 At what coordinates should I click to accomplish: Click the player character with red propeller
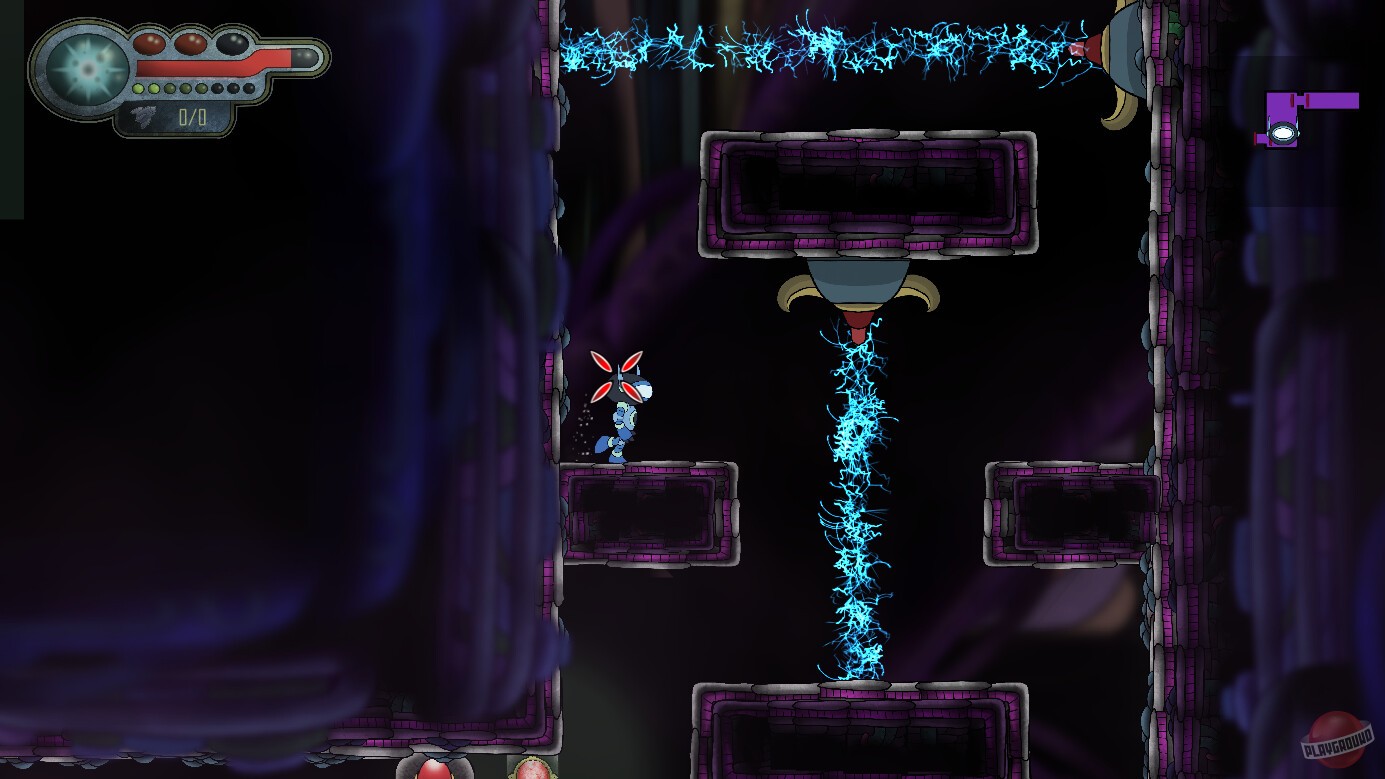(623, 415)
